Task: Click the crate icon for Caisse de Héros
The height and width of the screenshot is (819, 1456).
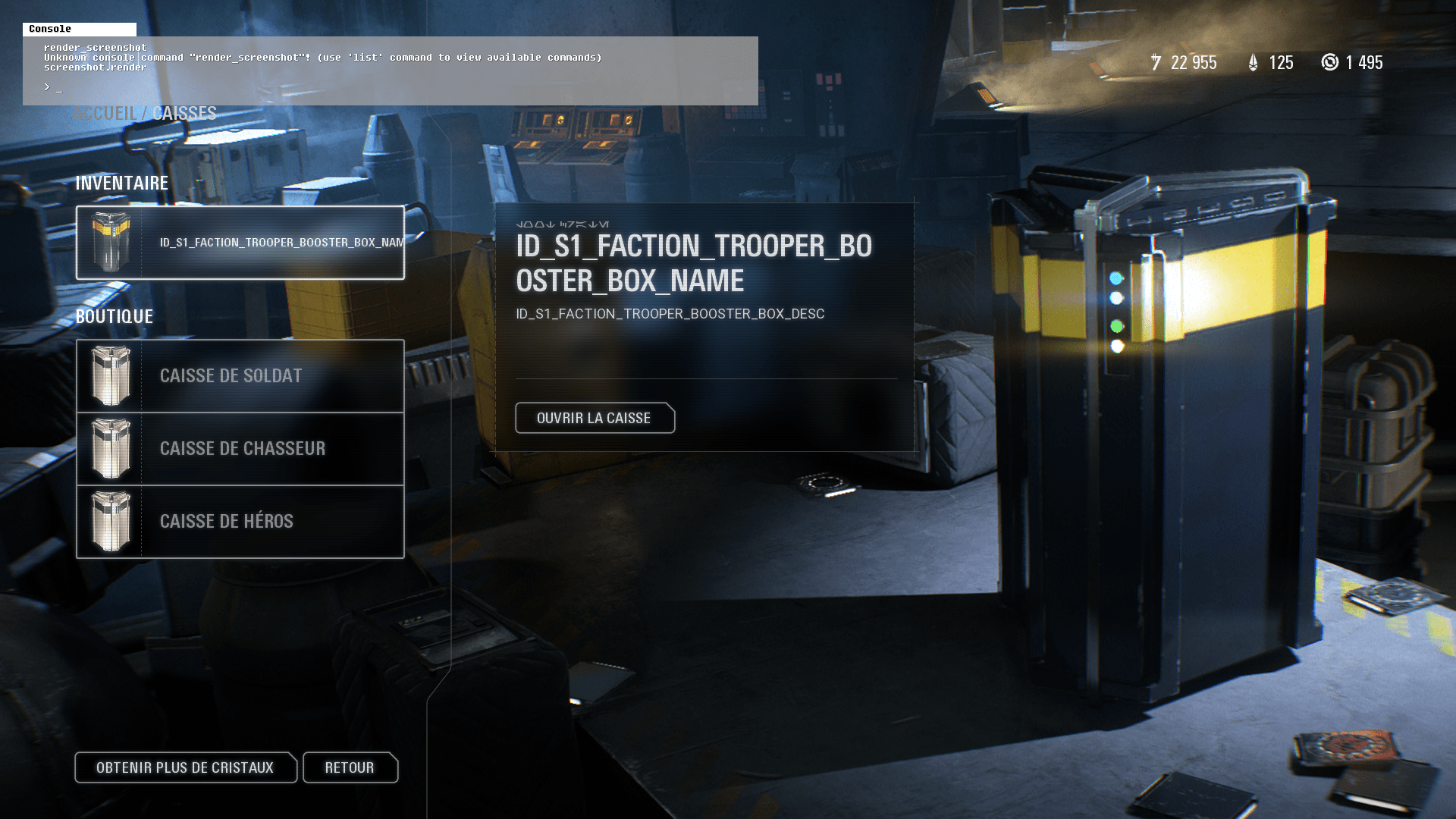Action: click(x=112, y=521)
